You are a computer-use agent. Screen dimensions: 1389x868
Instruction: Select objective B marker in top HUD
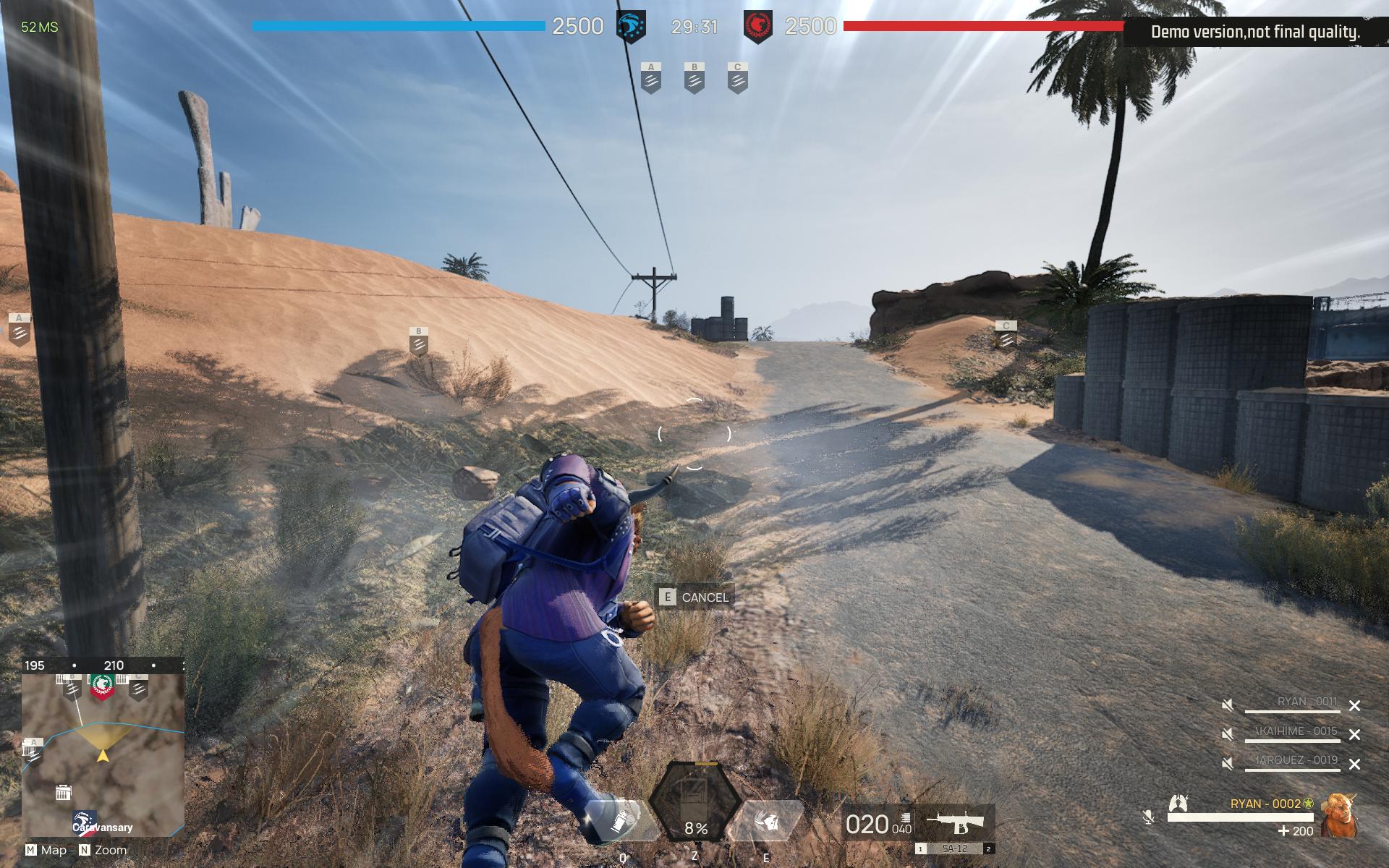tap(694, 78)
